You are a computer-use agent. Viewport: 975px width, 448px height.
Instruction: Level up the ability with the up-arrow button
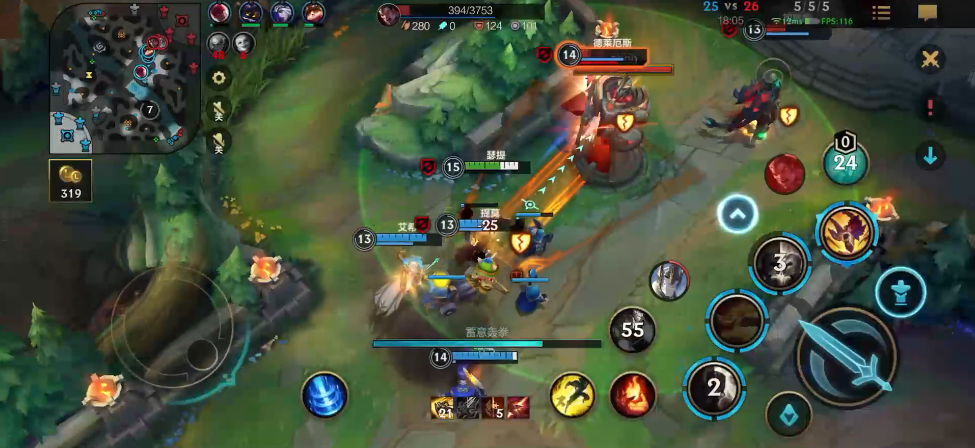[x=738, y=213]
